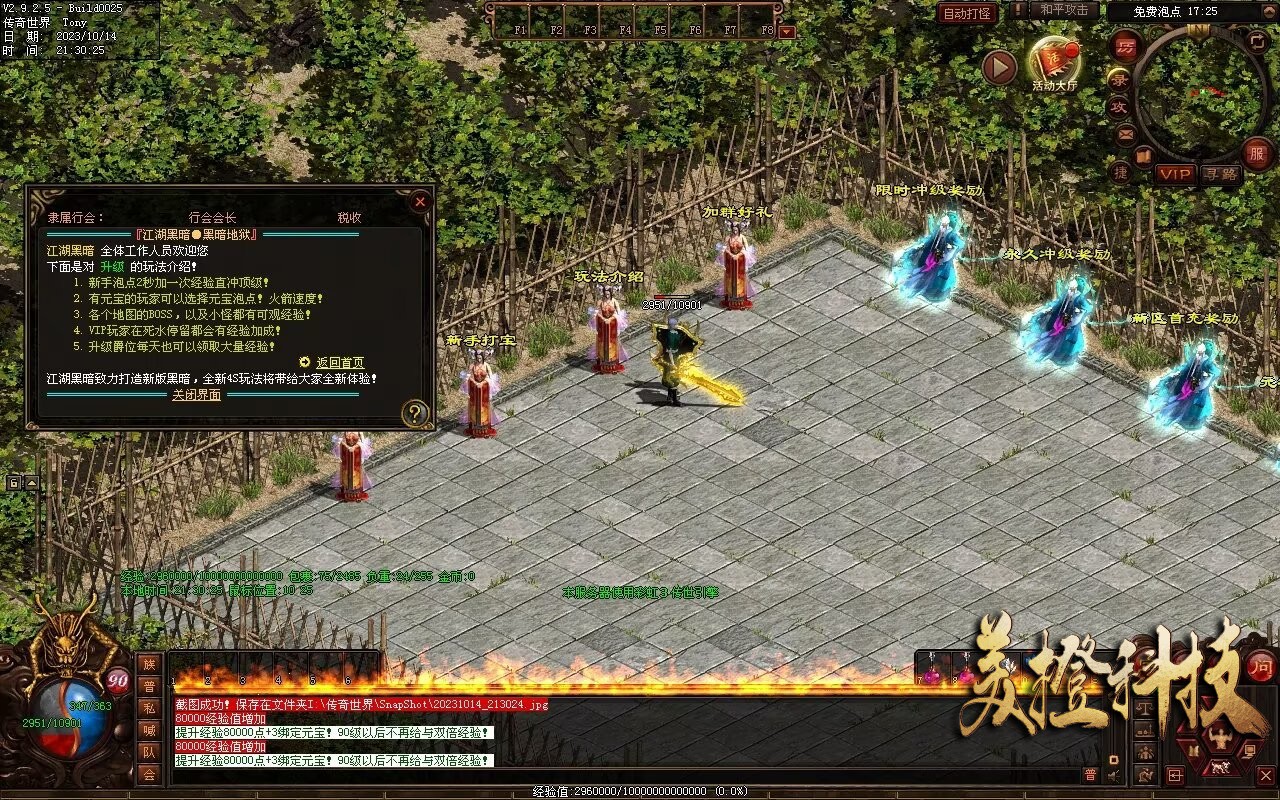Open the question mark help button

415,412
